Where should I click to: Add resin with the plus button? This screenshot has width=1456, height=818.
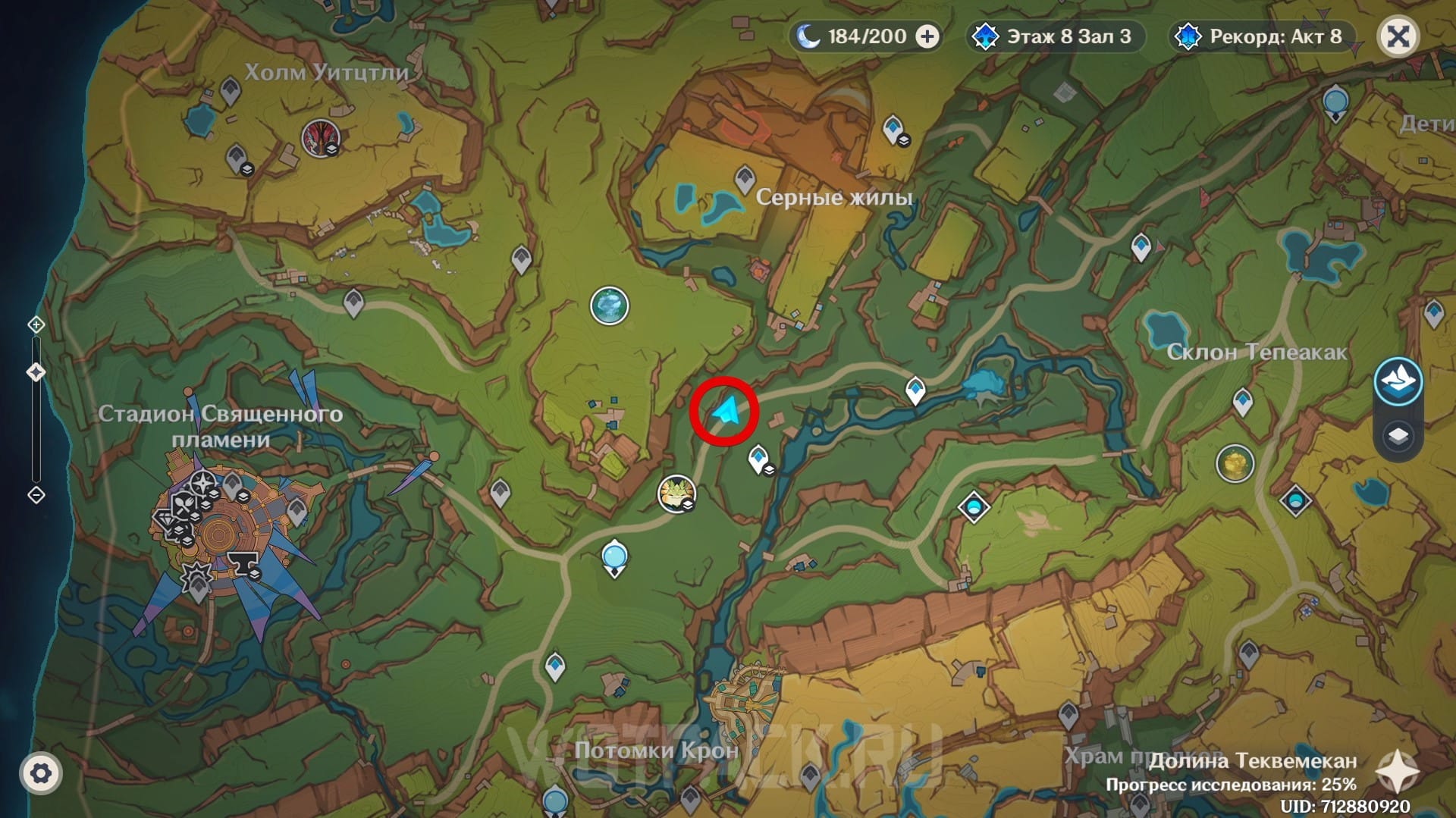coord(927,36)
